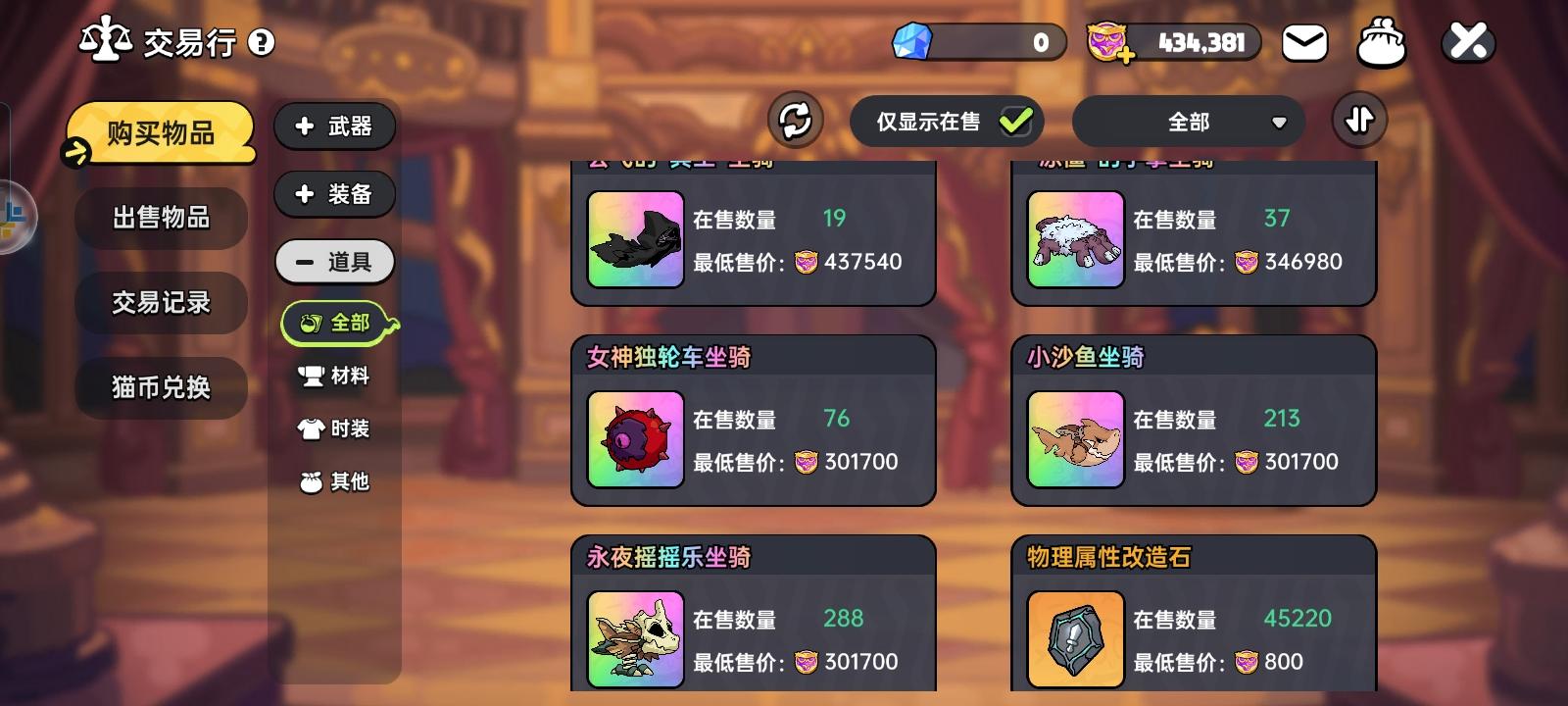Collapse the 道具 category
The image size is (1568, 706).
(334, 261)
